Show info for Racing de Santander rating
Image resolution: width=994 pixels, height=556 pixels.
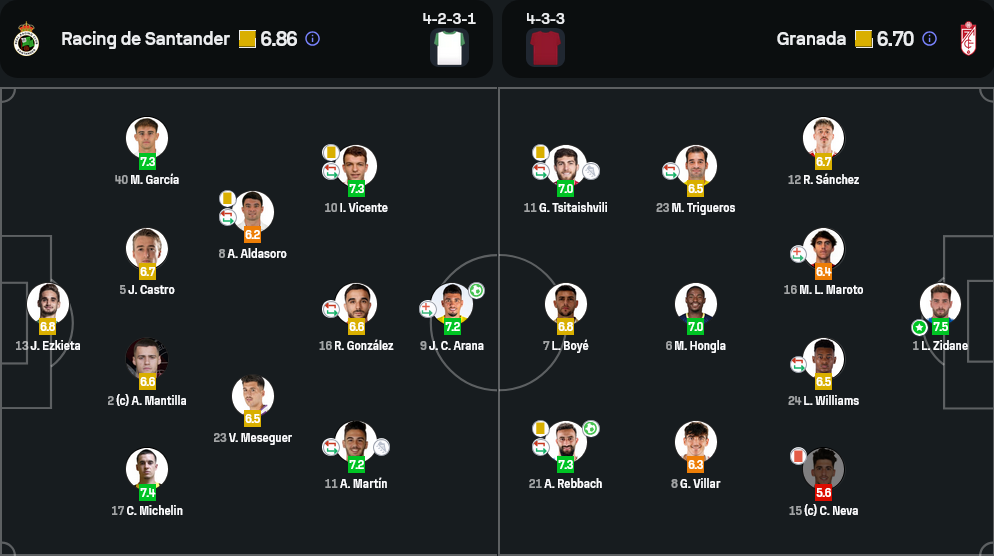click(x=312, y=39)
